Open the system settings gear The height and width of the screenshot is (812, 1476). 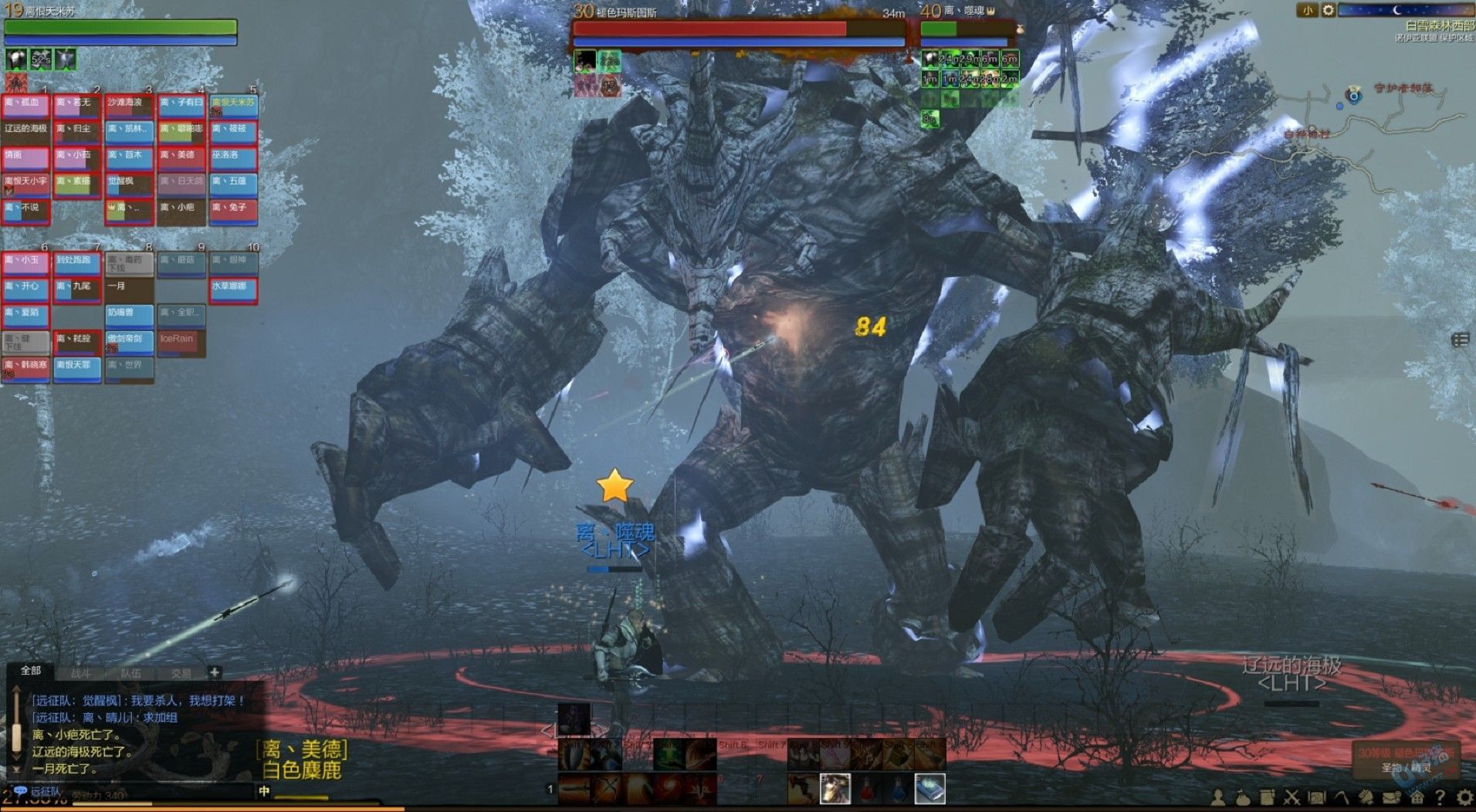click(x=1463, y=797)
